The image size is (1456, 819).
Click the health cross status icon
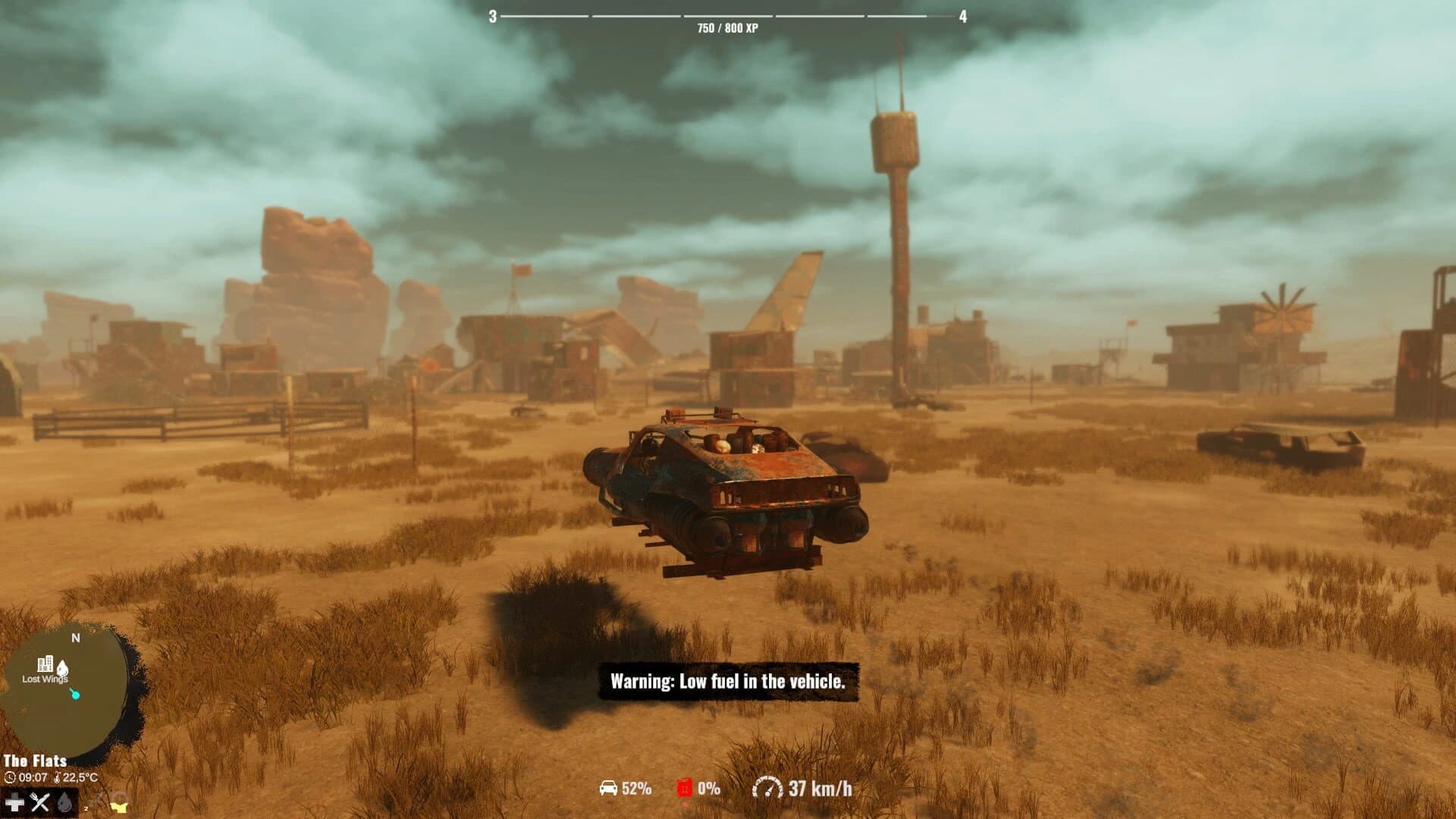(x=14, y=802)
